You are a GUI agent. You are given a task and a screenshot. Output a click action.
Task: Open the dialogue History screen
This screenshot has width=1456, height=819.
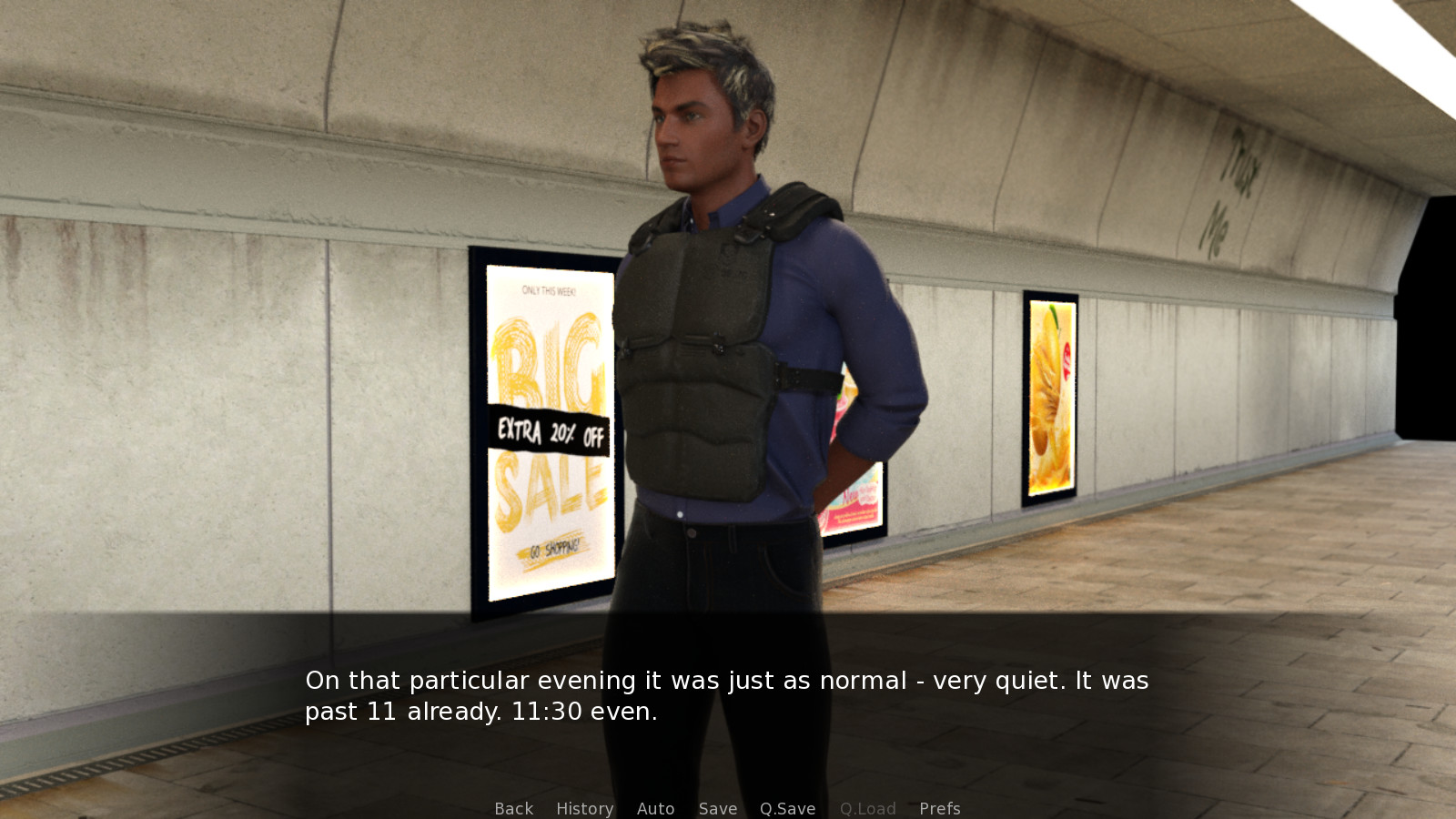point(584,808)
